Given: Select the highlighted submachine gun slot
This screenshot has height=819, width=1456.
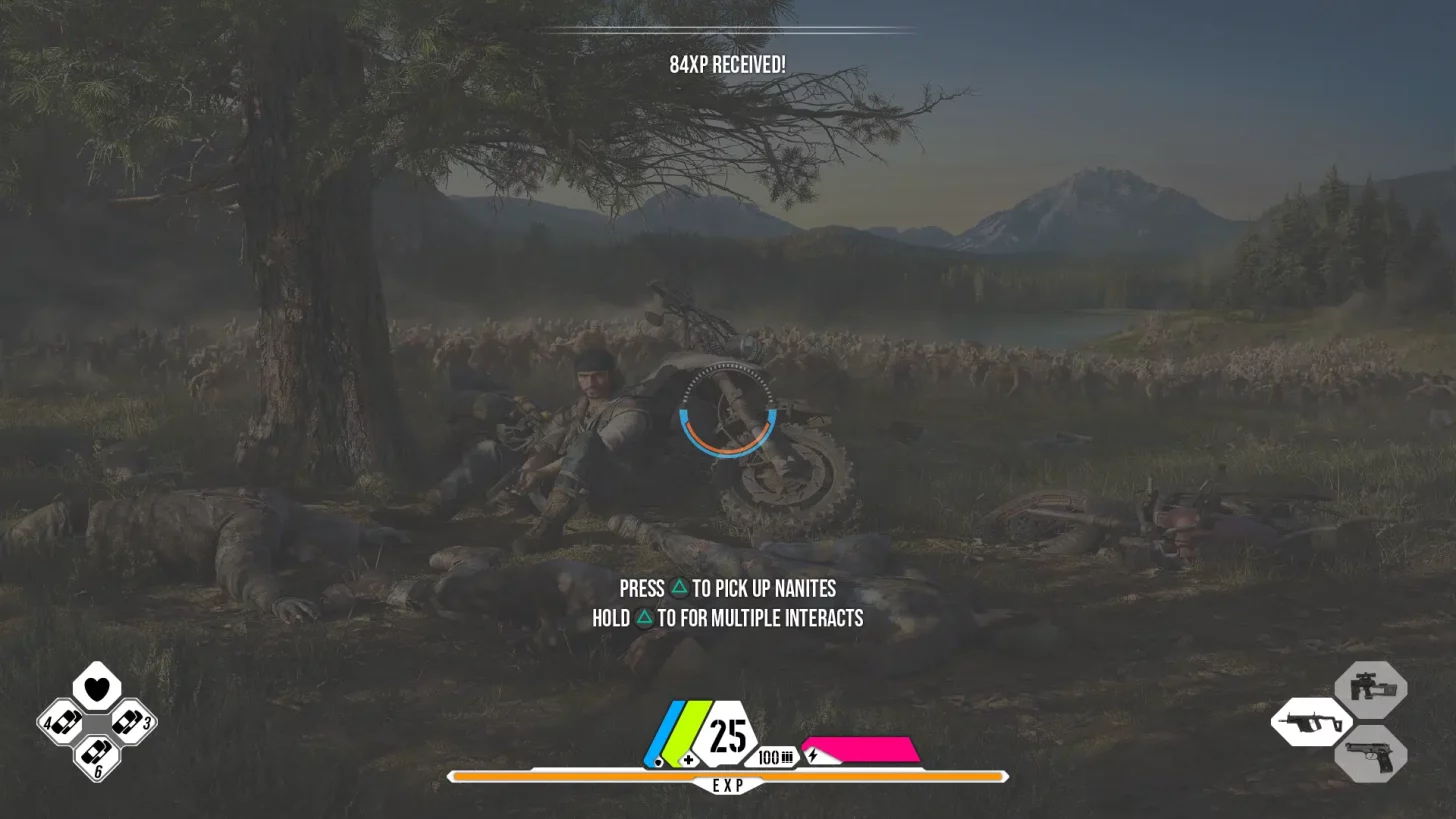Looking at the screenshot, I should pyautogui.click(x=1311, y=722).
